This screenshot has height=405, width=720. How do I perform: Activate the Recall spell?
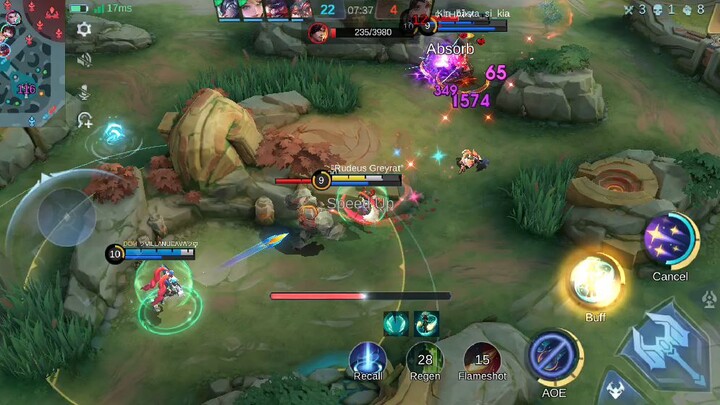pos(367,358)
